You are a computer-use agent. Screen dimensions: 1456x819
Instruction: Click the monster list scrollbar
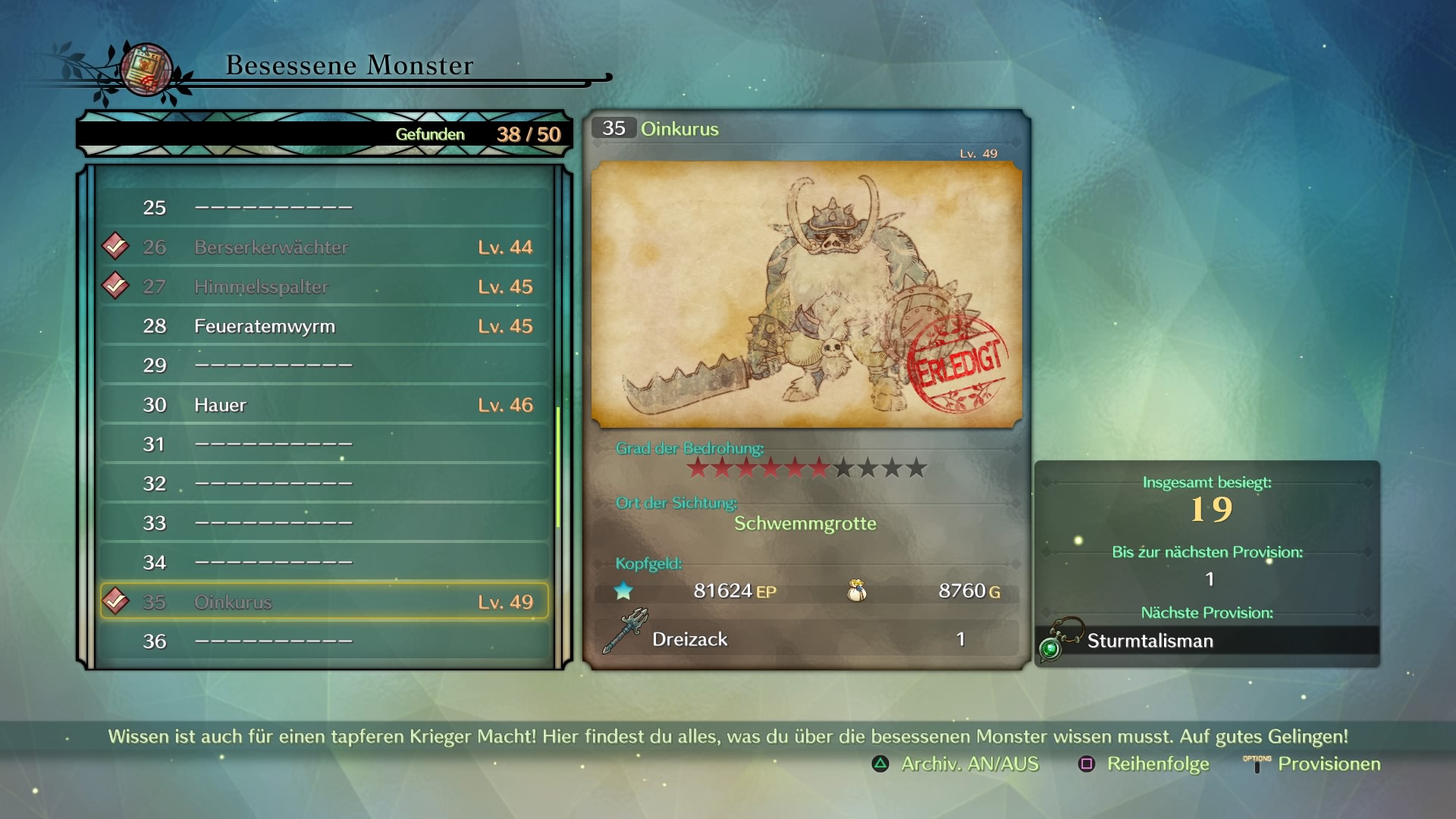[x=558, y=467]
